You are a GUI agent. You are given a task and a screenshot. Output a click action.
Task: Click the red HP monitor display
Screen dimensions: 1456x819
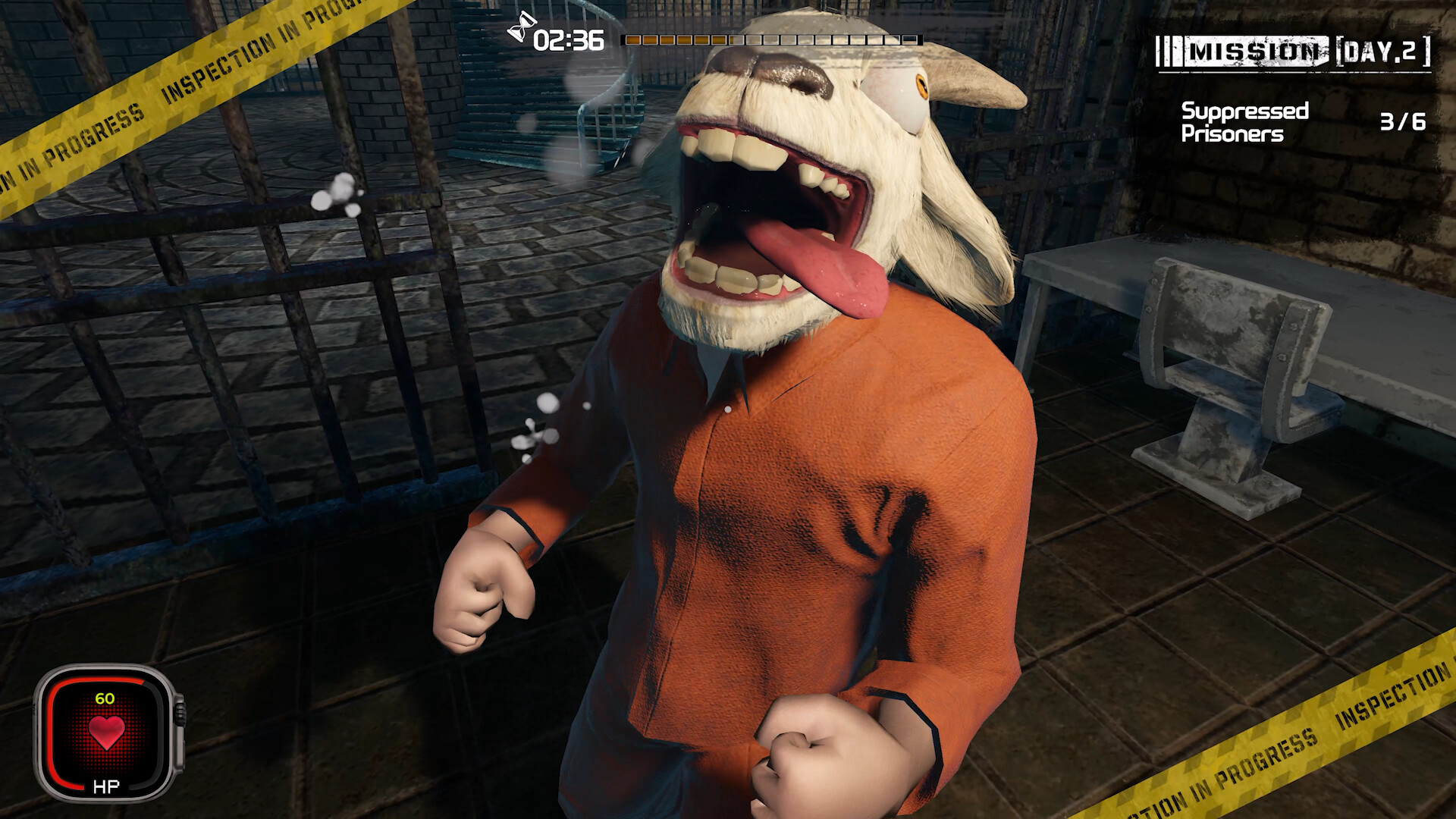(x=106, y=732)
